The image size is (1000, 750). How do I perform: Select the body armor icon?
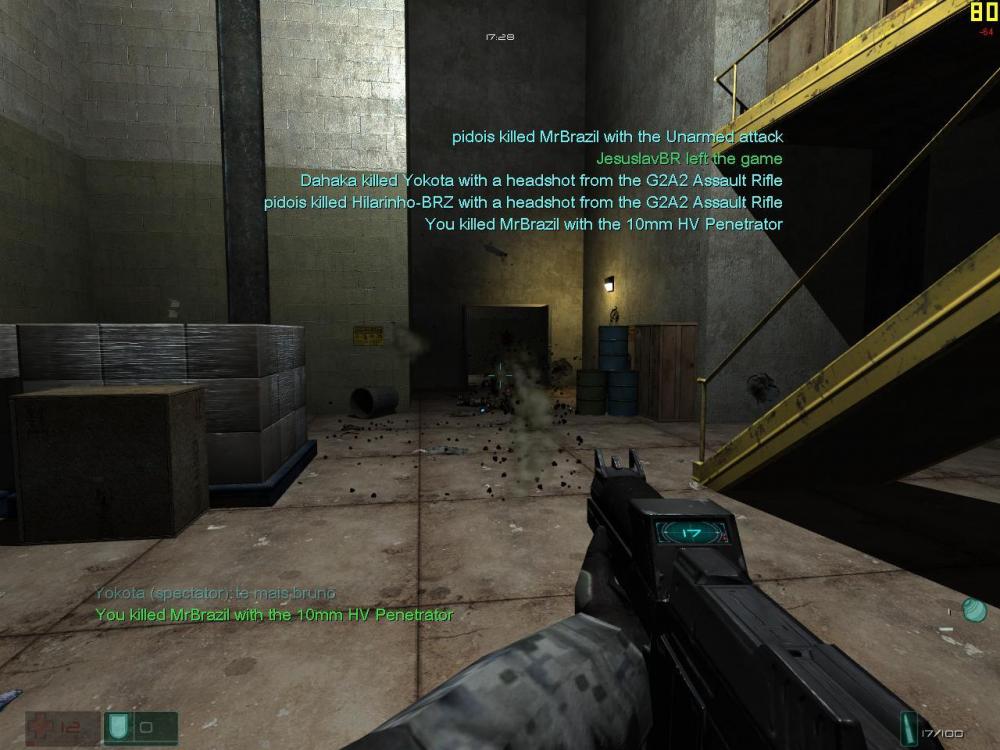pyautogui.click(x=117, y=727)
